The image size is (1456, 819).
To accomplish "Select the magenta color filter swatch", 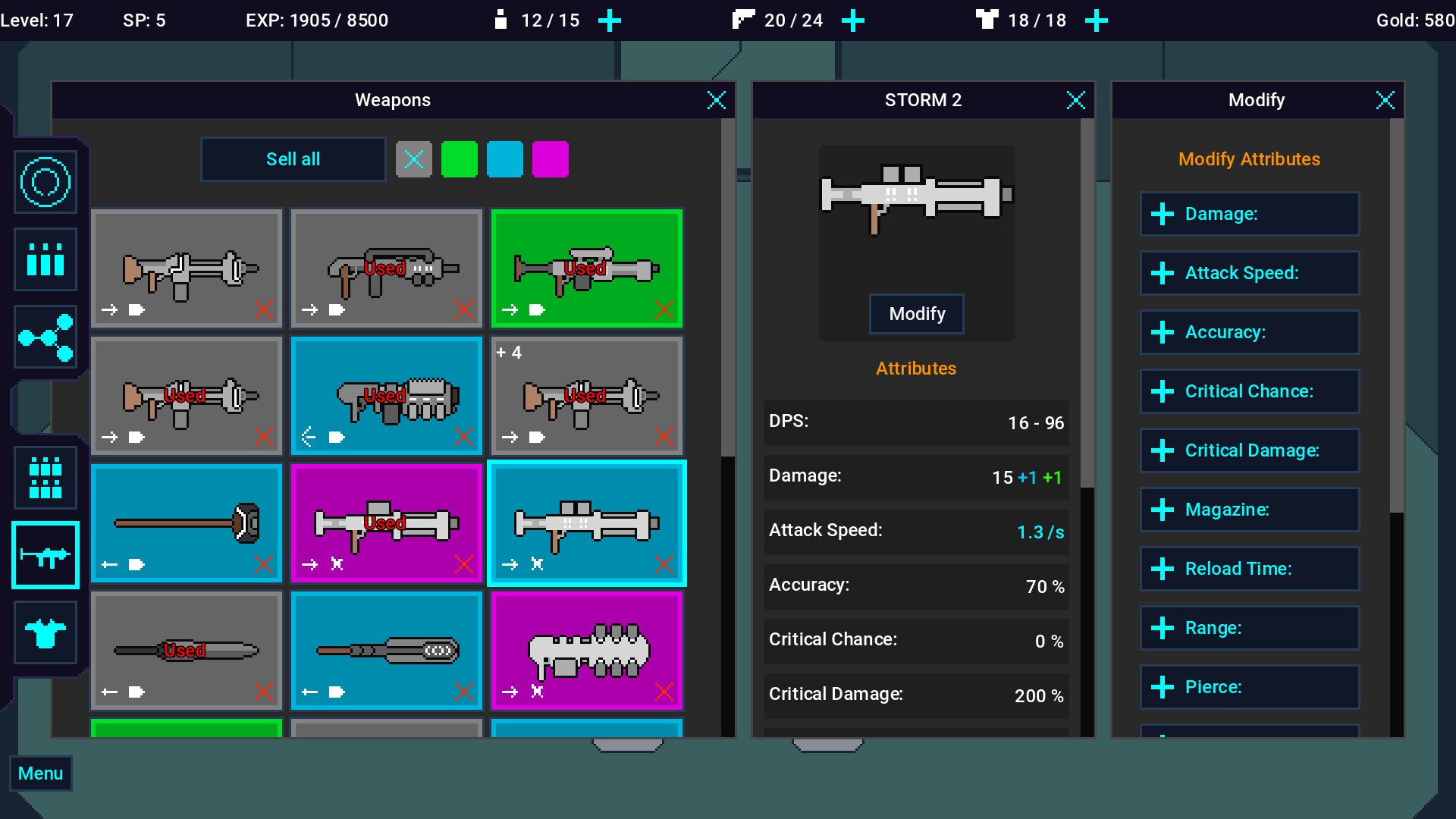I will tap(551, 159).
